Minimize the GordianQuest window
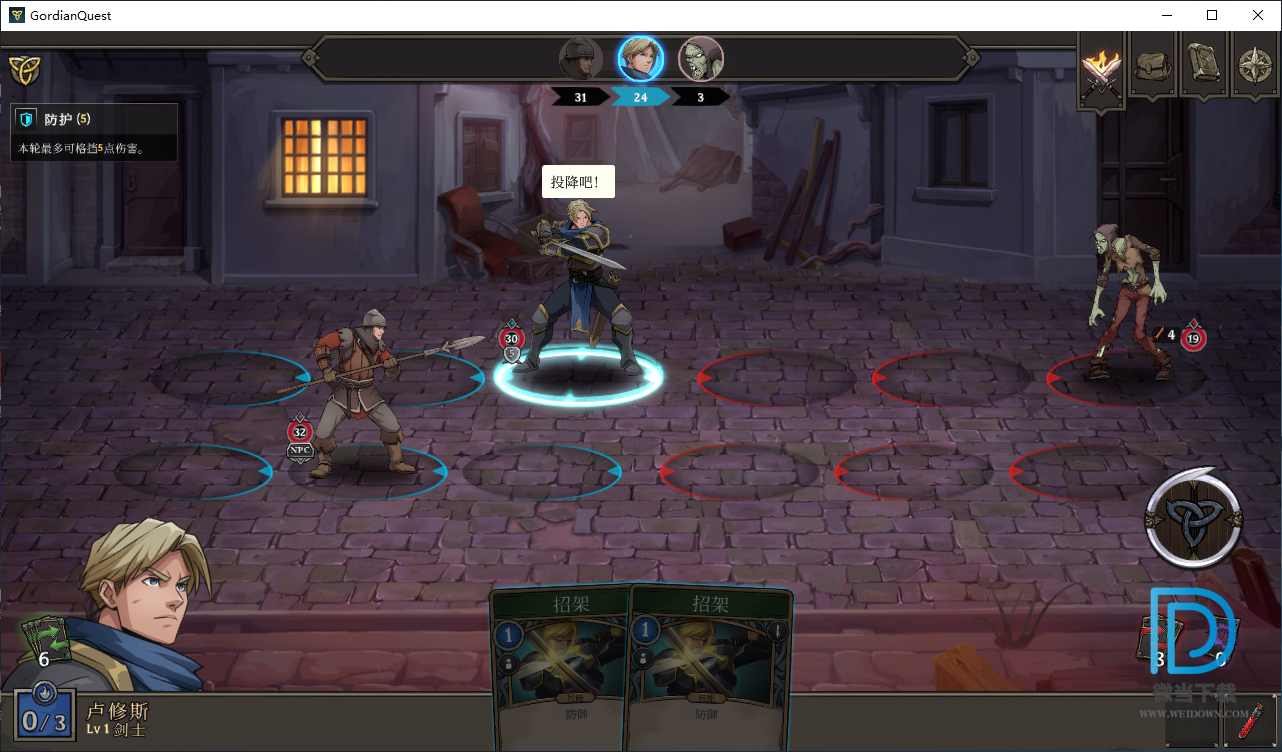The image size is (1282, 752). (x=1166, y=15)
